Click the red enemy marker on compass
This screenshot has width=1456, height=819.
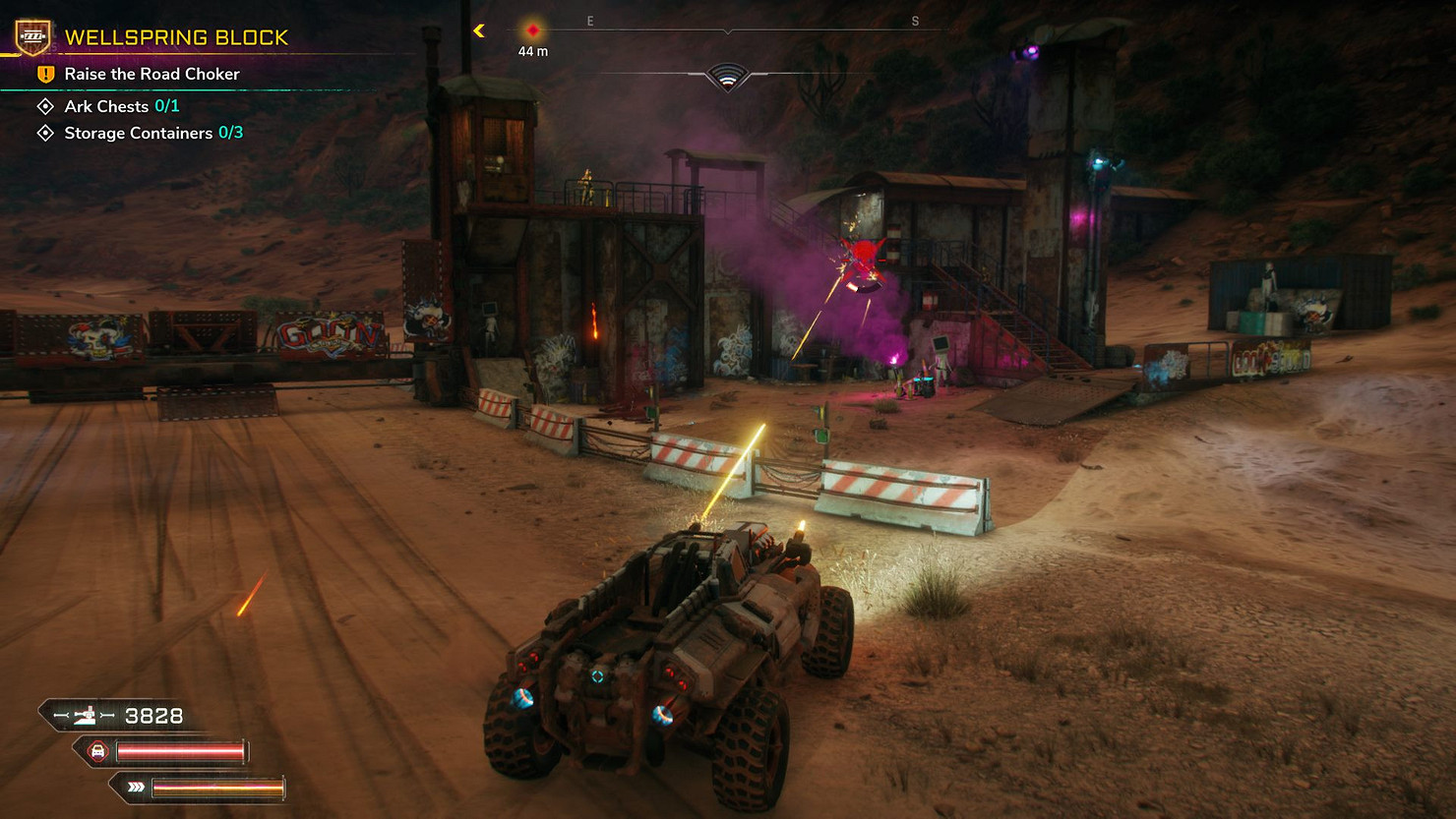tap(533, 30)
